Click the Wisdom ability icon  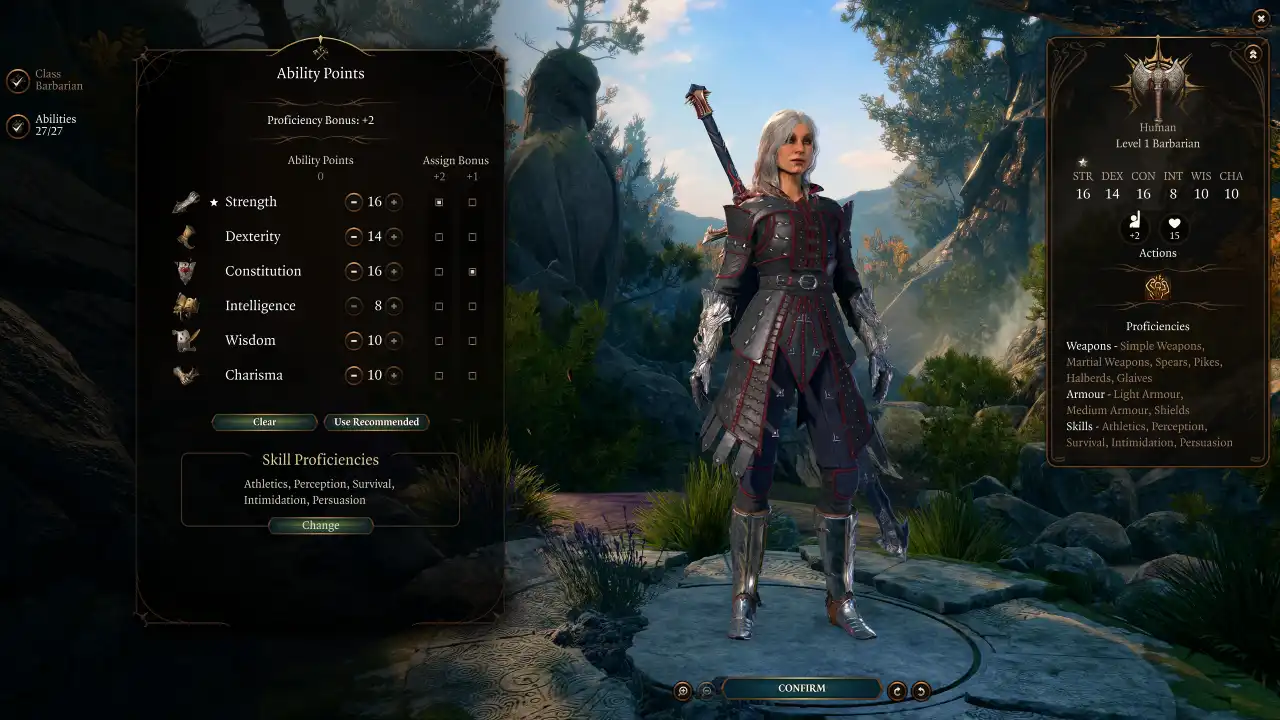pos(188,340)
